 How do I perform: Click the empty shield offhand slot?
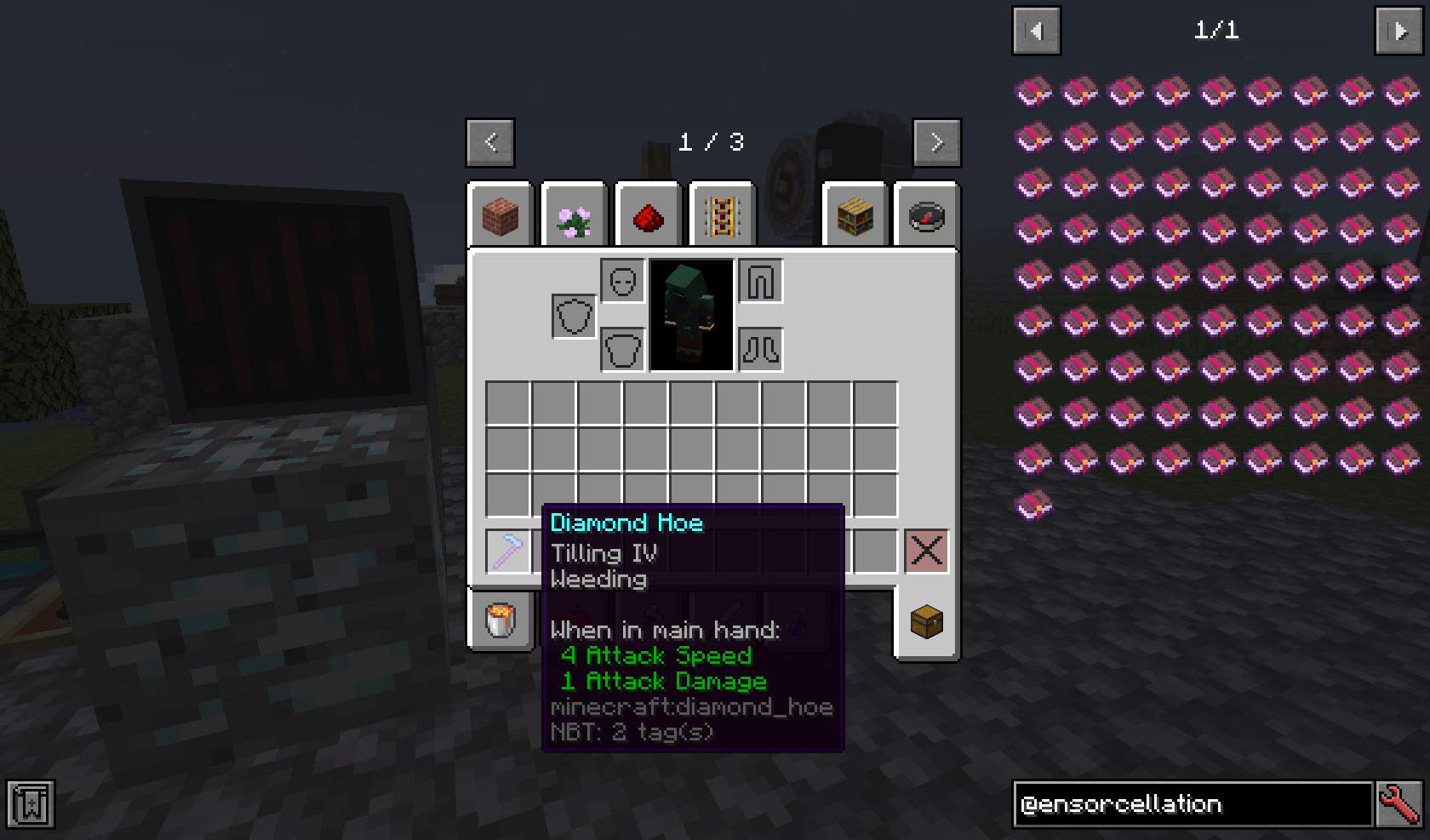(574, 314)
